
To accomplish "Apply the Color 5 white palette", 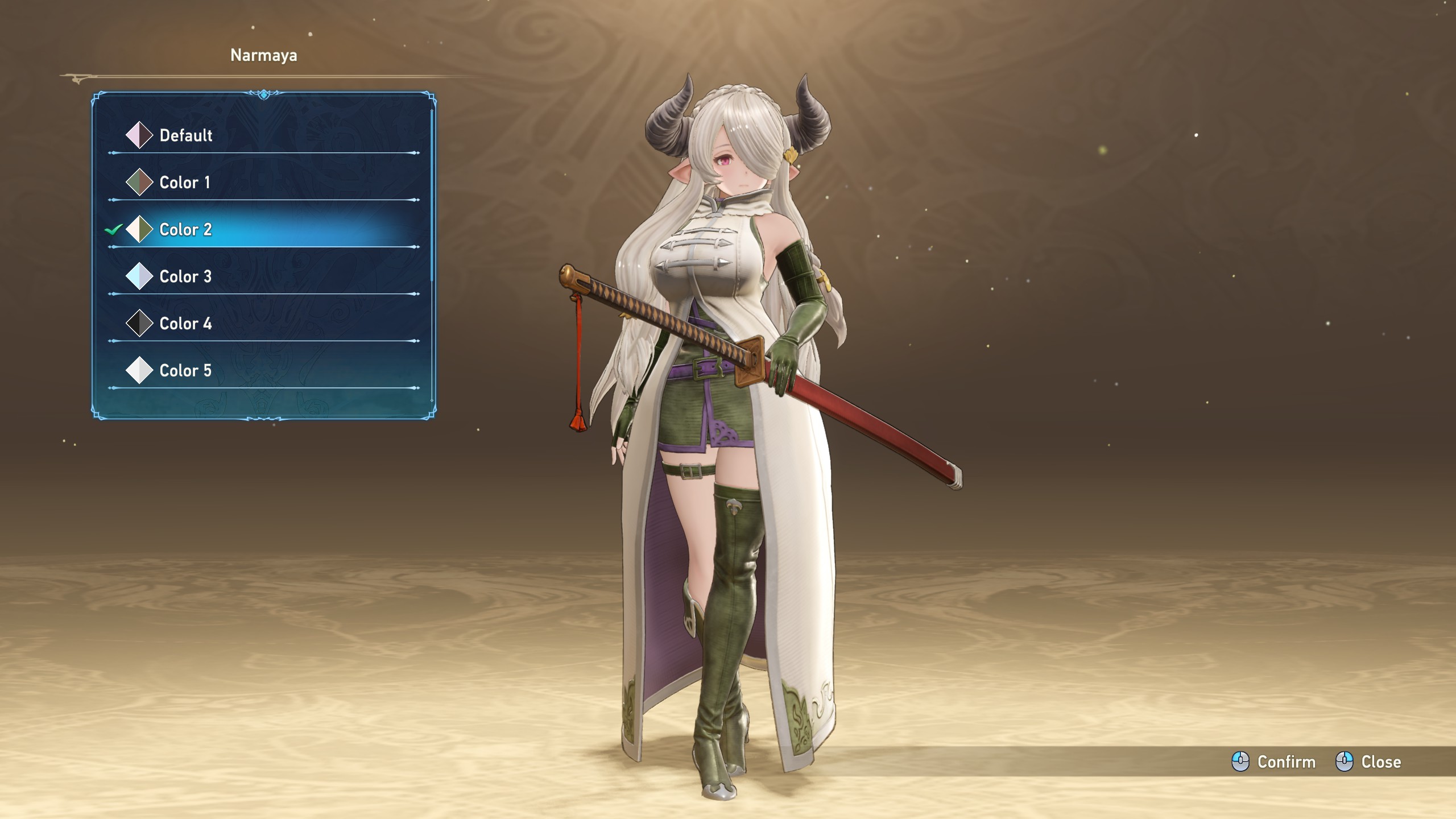I will (185, 371).
